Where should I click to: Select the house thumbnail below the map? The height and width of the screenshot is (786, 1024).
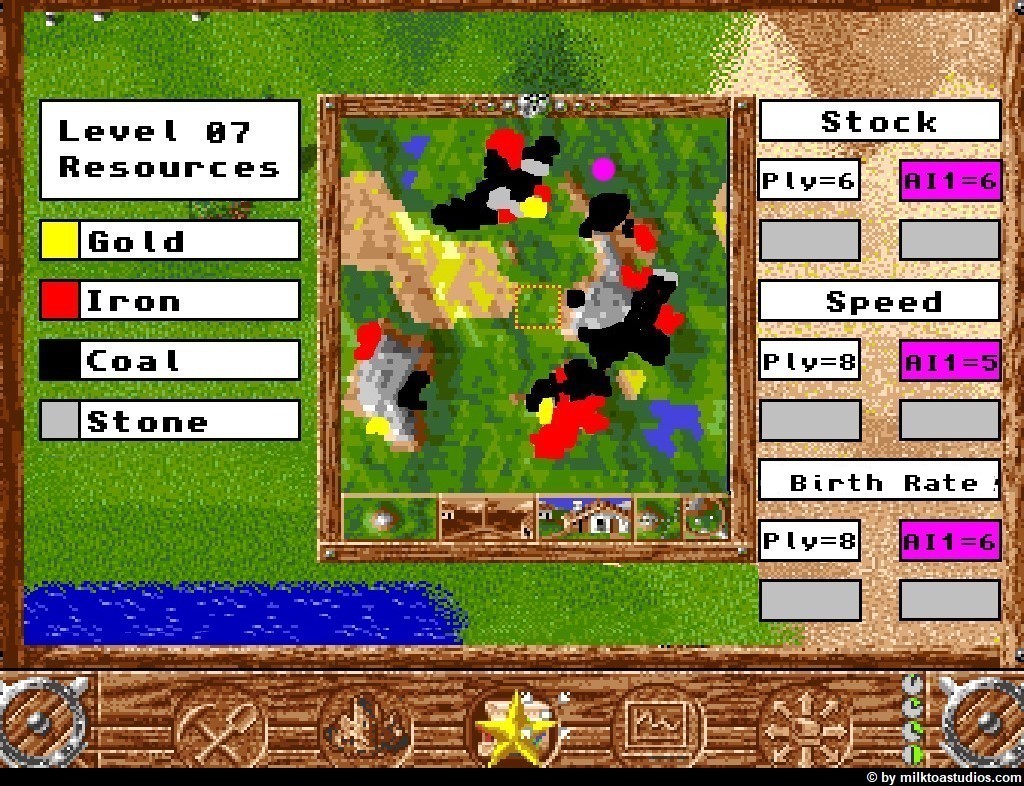pyautogui.click(x=585, y=518)
